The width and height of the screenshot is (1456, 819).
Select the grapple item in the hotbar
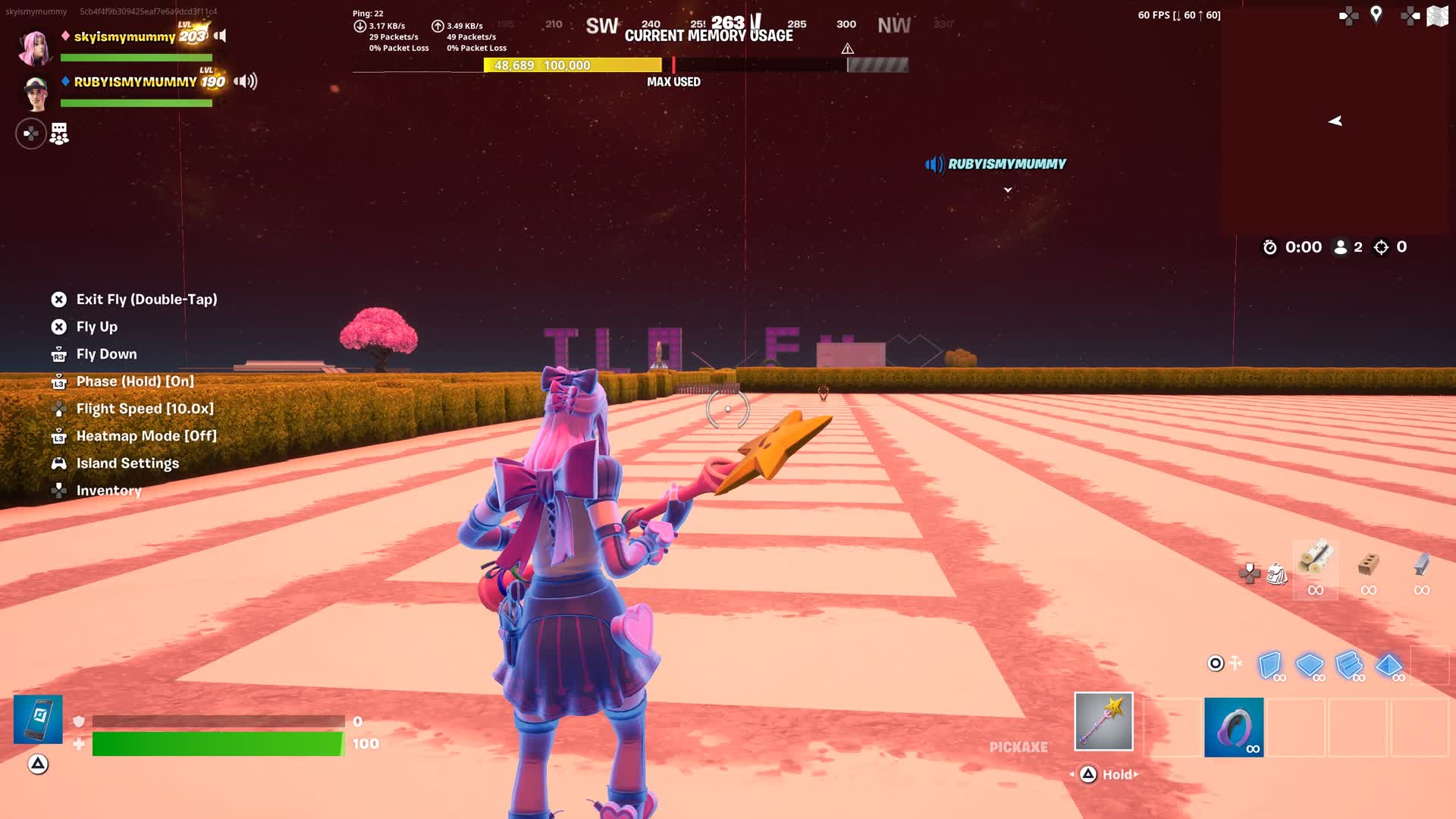[1234, 726]
